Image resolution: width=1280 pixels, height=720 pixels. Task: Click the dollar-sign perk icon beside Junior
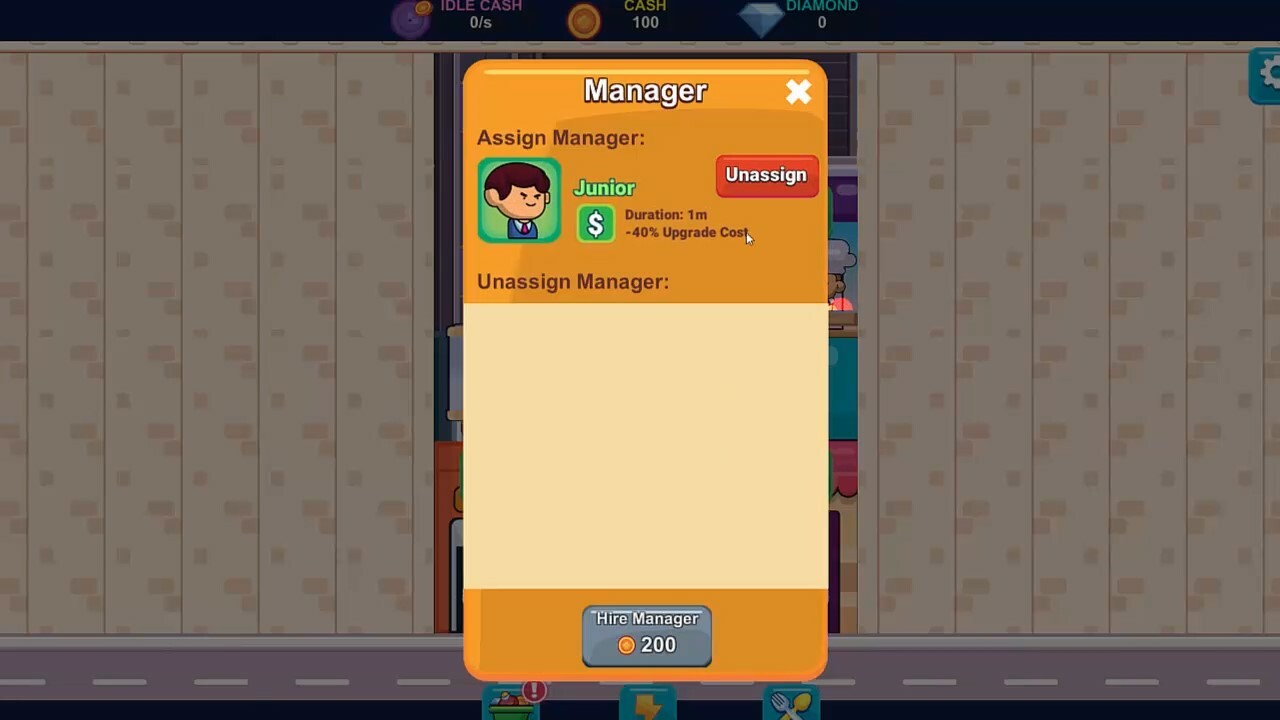(596, 223)
